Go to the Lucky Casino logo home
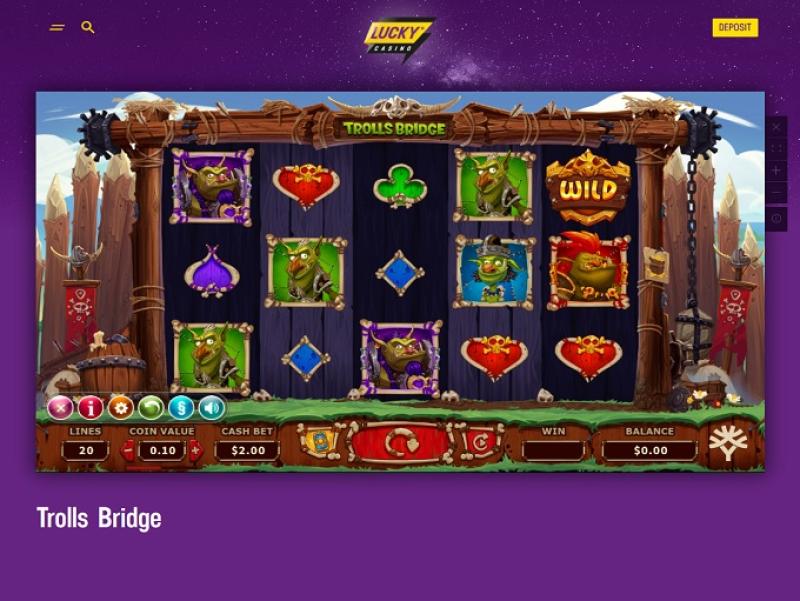The width and height of the screenshot is (800, 601). pos(398,38)
